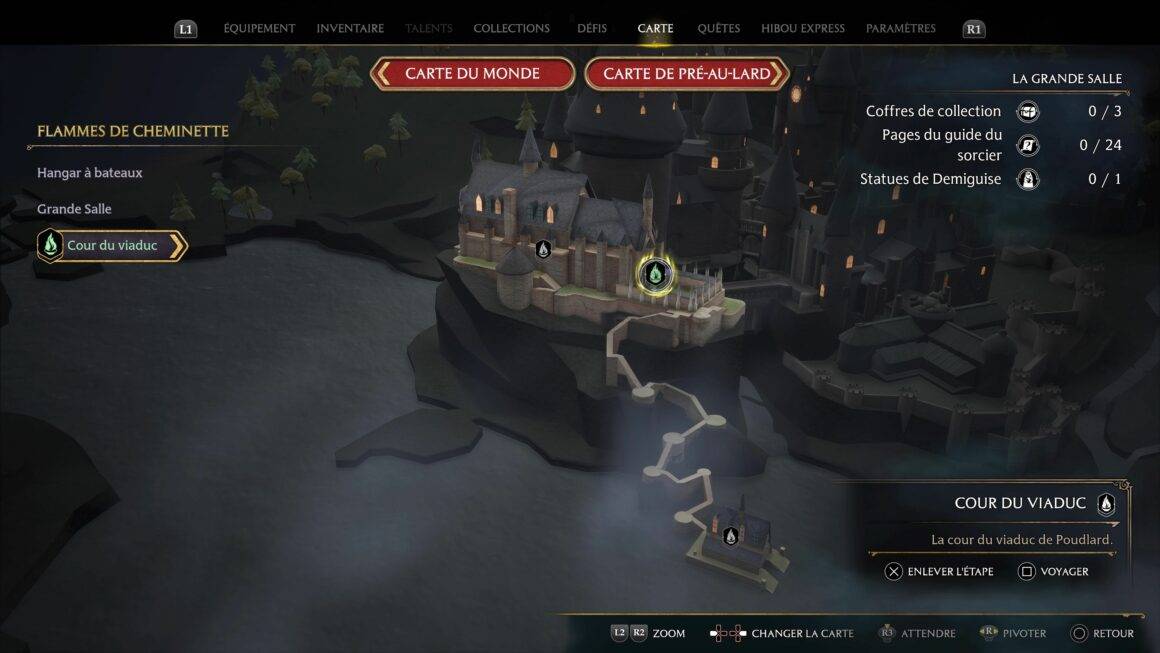Switch to the Équipement tab
This screenshot has height=653, width=1160.
pos(259,29)
